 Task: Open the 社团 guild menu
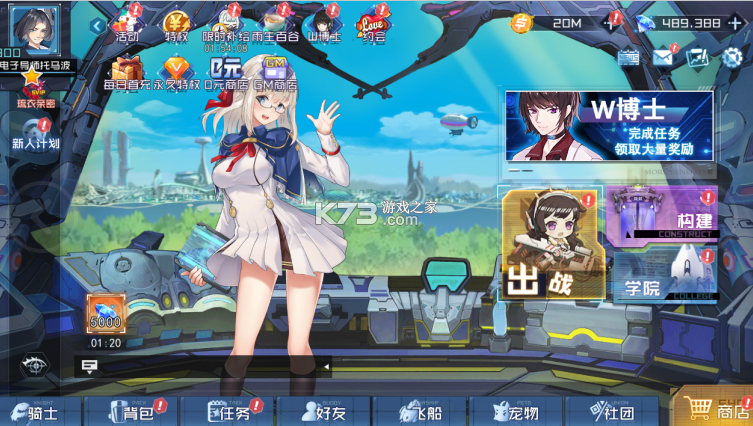pos(610,411)
